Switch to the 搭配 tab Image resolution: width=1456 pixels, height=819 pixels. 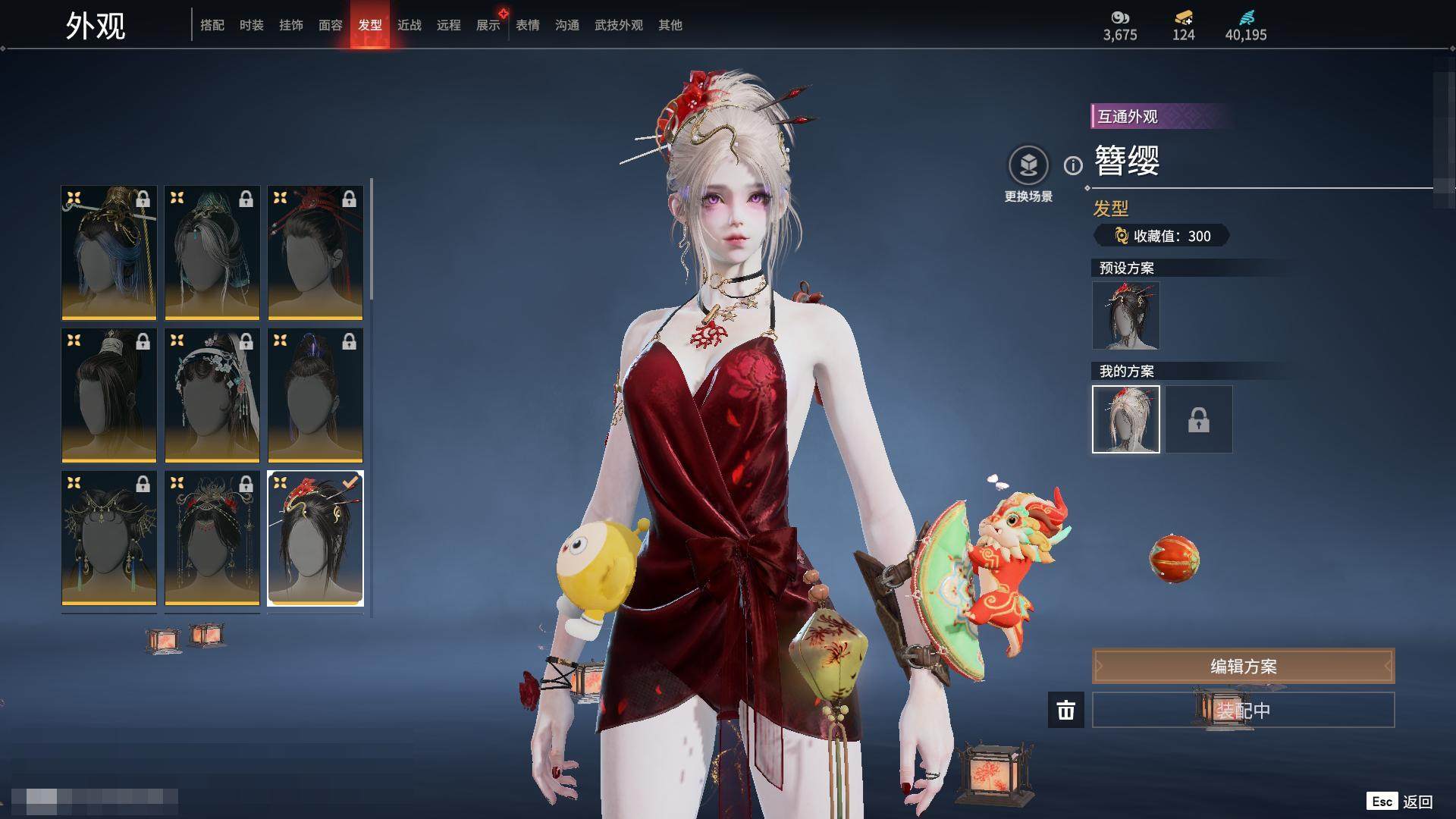pos(212,25)
